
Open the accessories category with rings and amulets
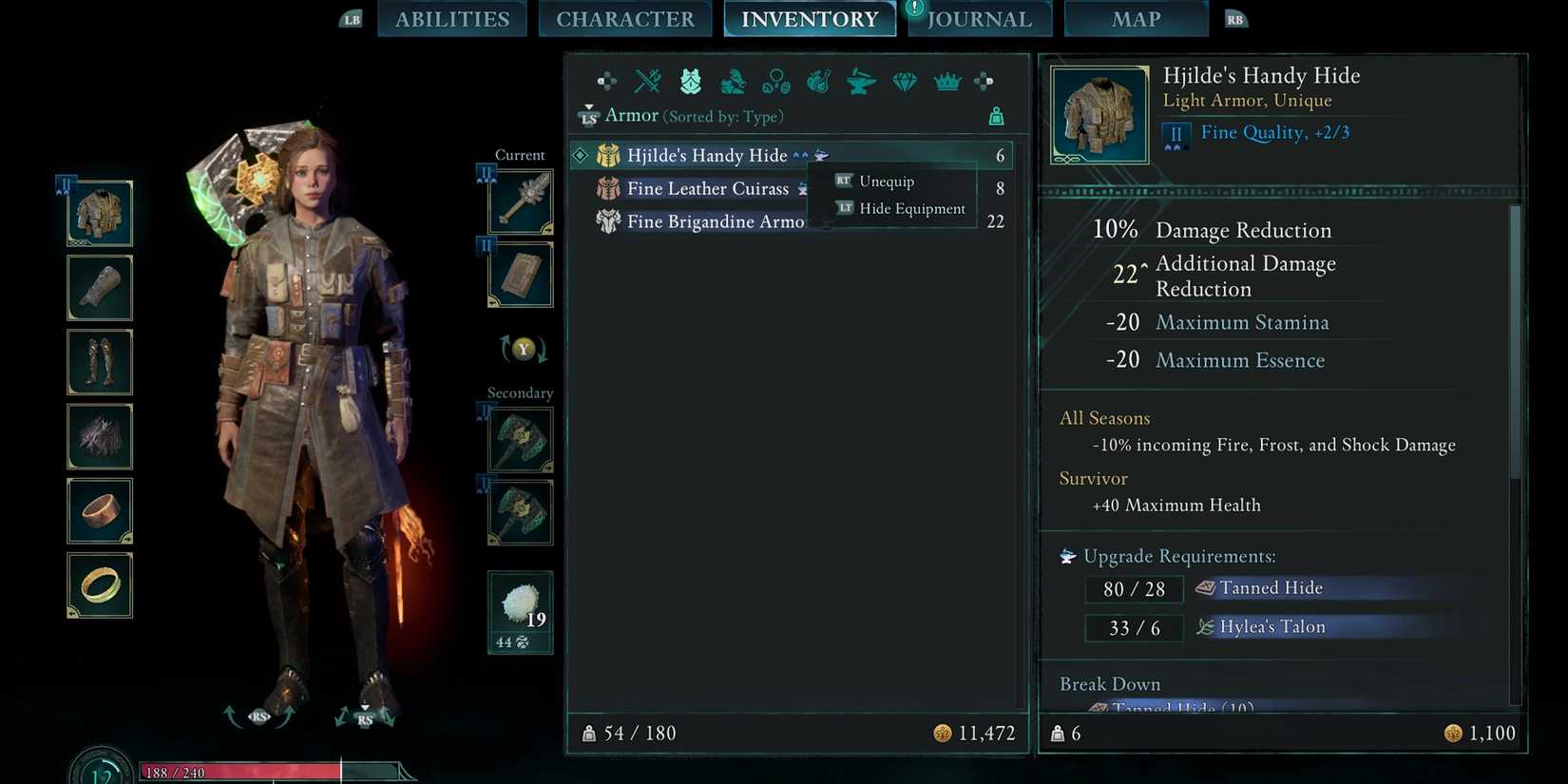[776, 82]
